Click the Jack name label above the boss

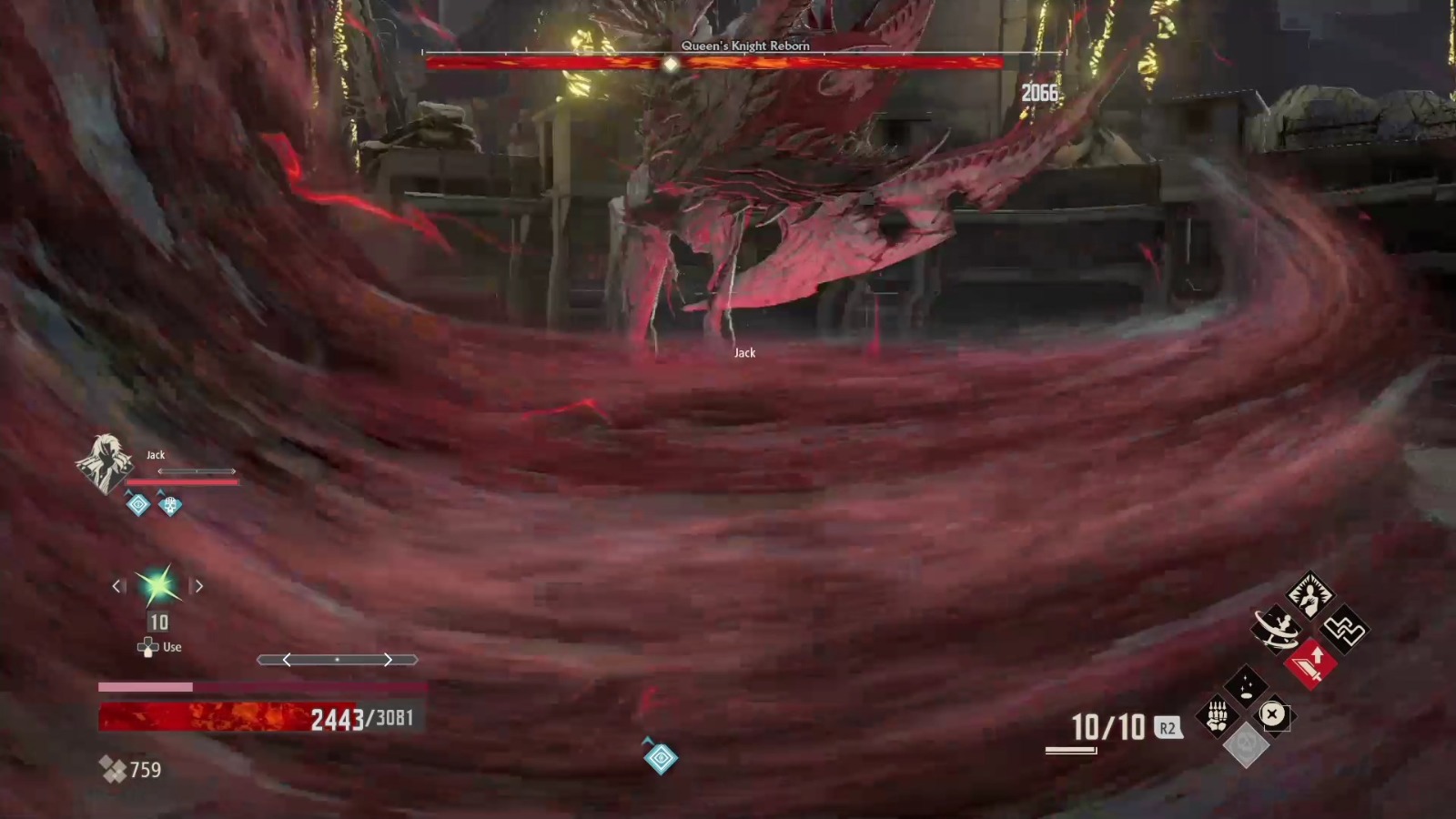click(x=744, y=352)
